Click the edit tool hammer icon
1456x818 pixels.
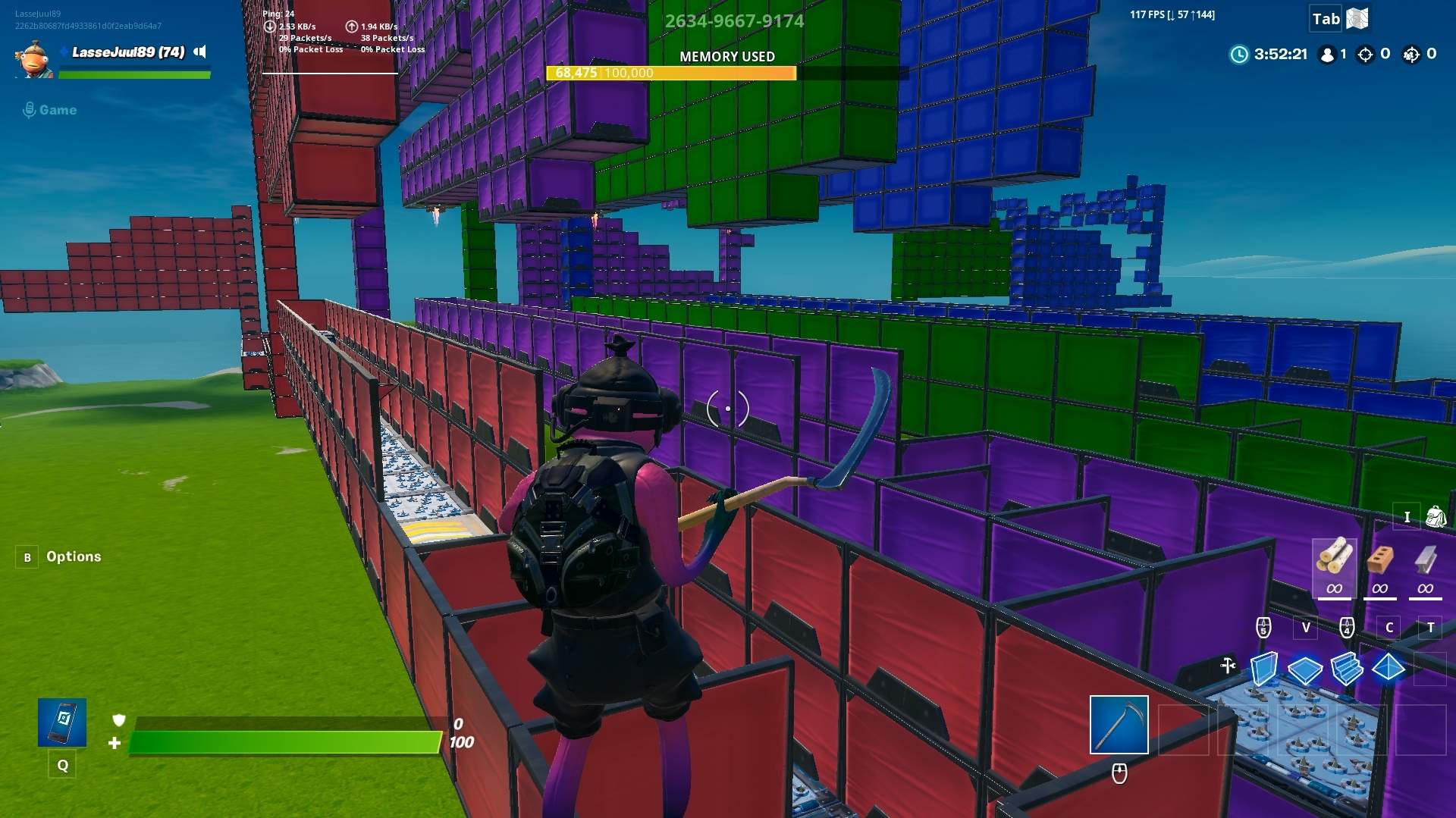click(1229, 664)
